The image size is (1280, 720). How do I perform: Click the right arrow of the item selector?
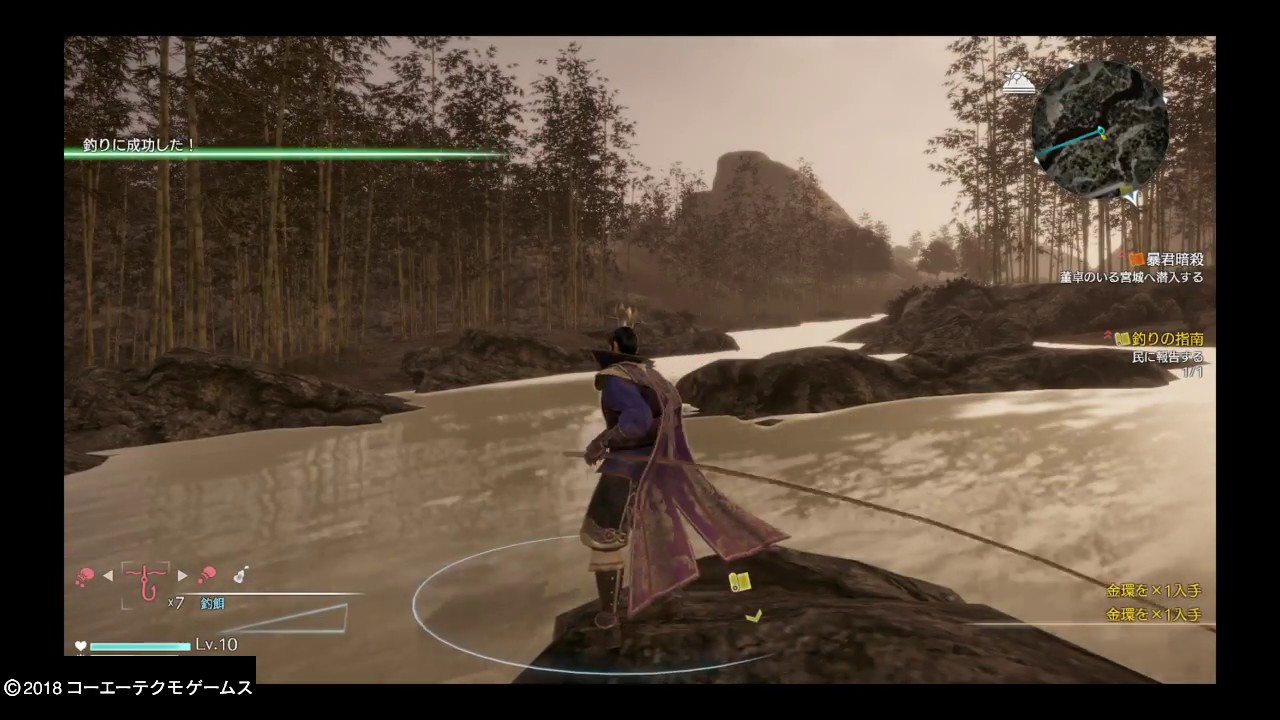(x=182, y=575)
